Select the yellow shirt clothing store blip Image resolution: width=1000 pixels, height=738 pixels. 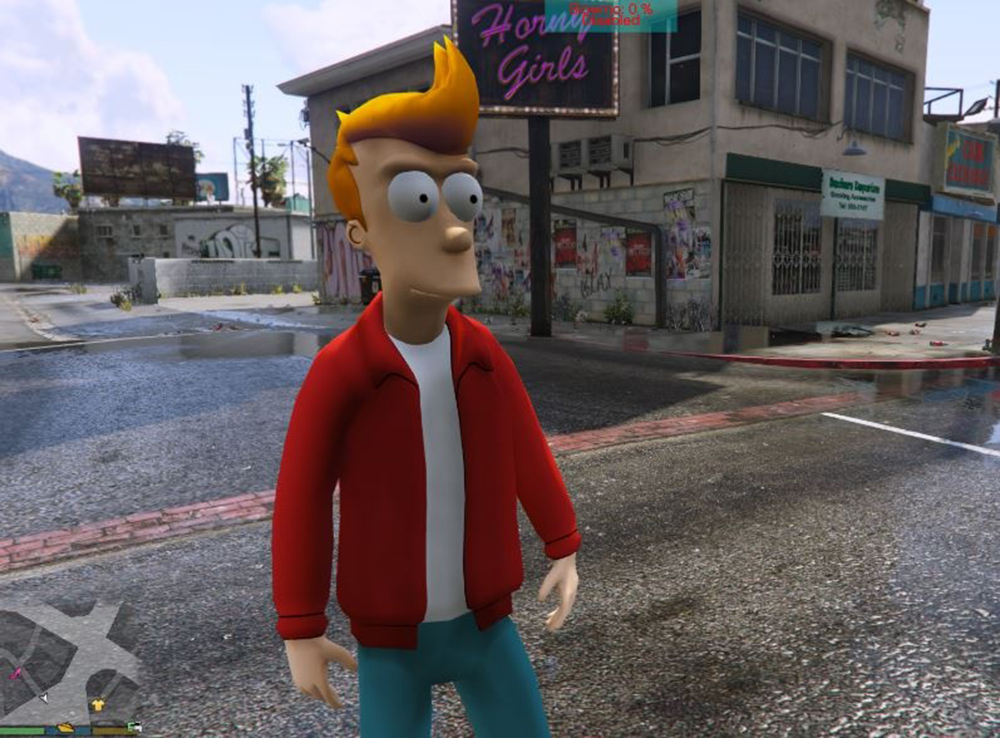click(x=97, y=705)
